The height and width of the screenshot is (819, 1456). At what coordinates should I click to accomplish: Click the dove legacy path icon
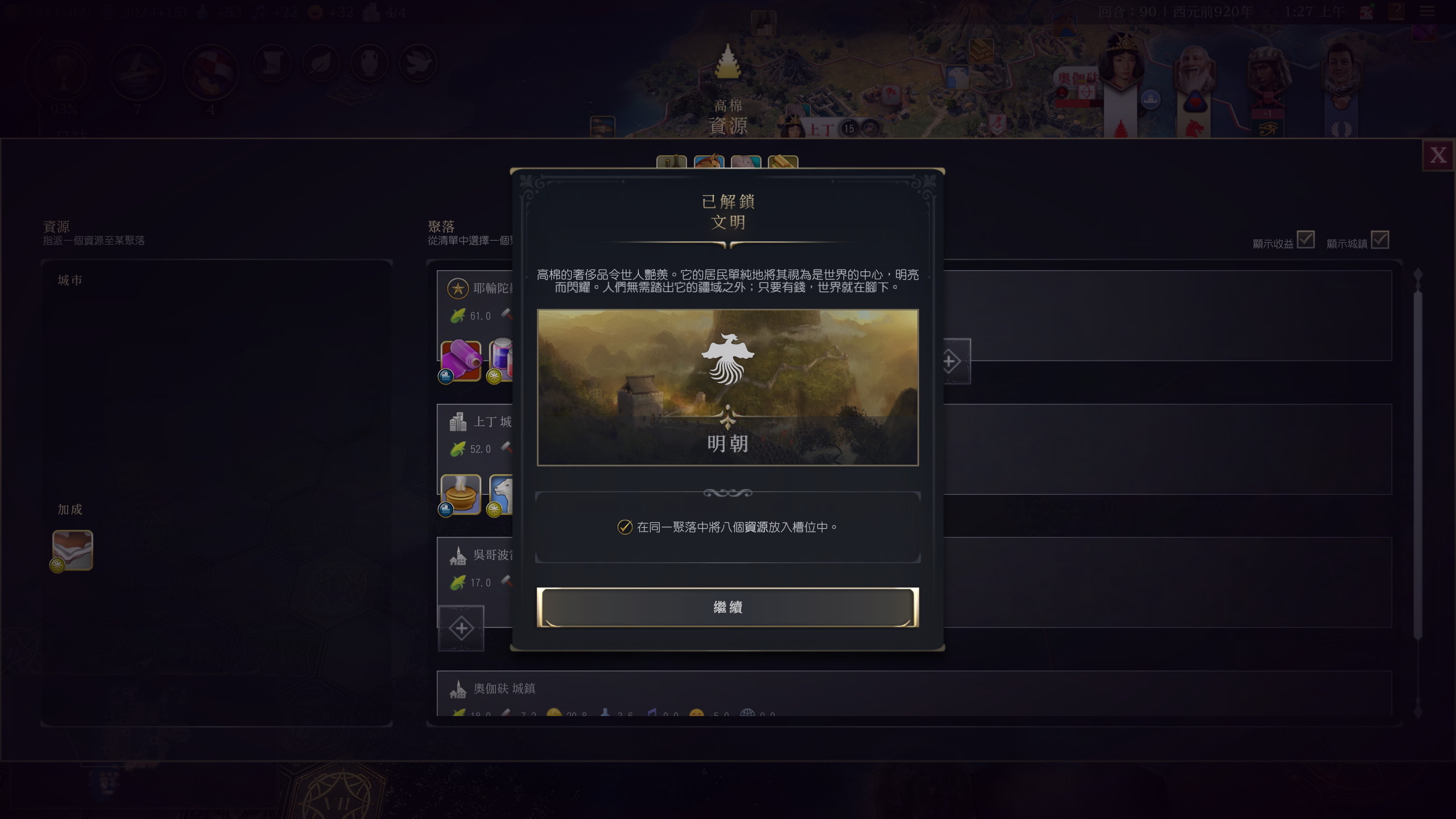tap(419, 64)
